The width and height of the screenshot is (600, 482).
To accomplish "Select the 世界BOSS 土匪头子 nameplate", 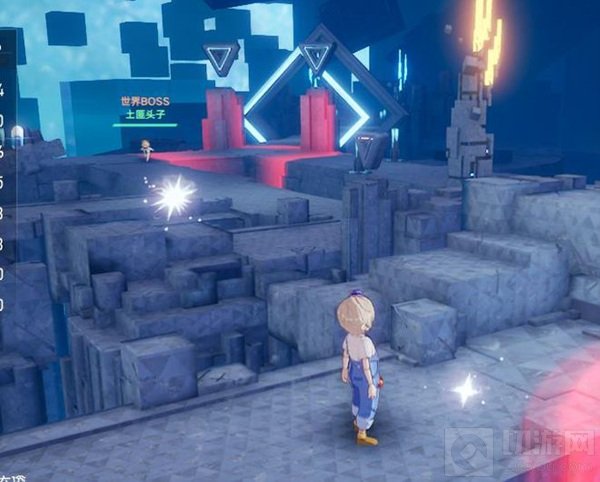I will click(146, 109).
